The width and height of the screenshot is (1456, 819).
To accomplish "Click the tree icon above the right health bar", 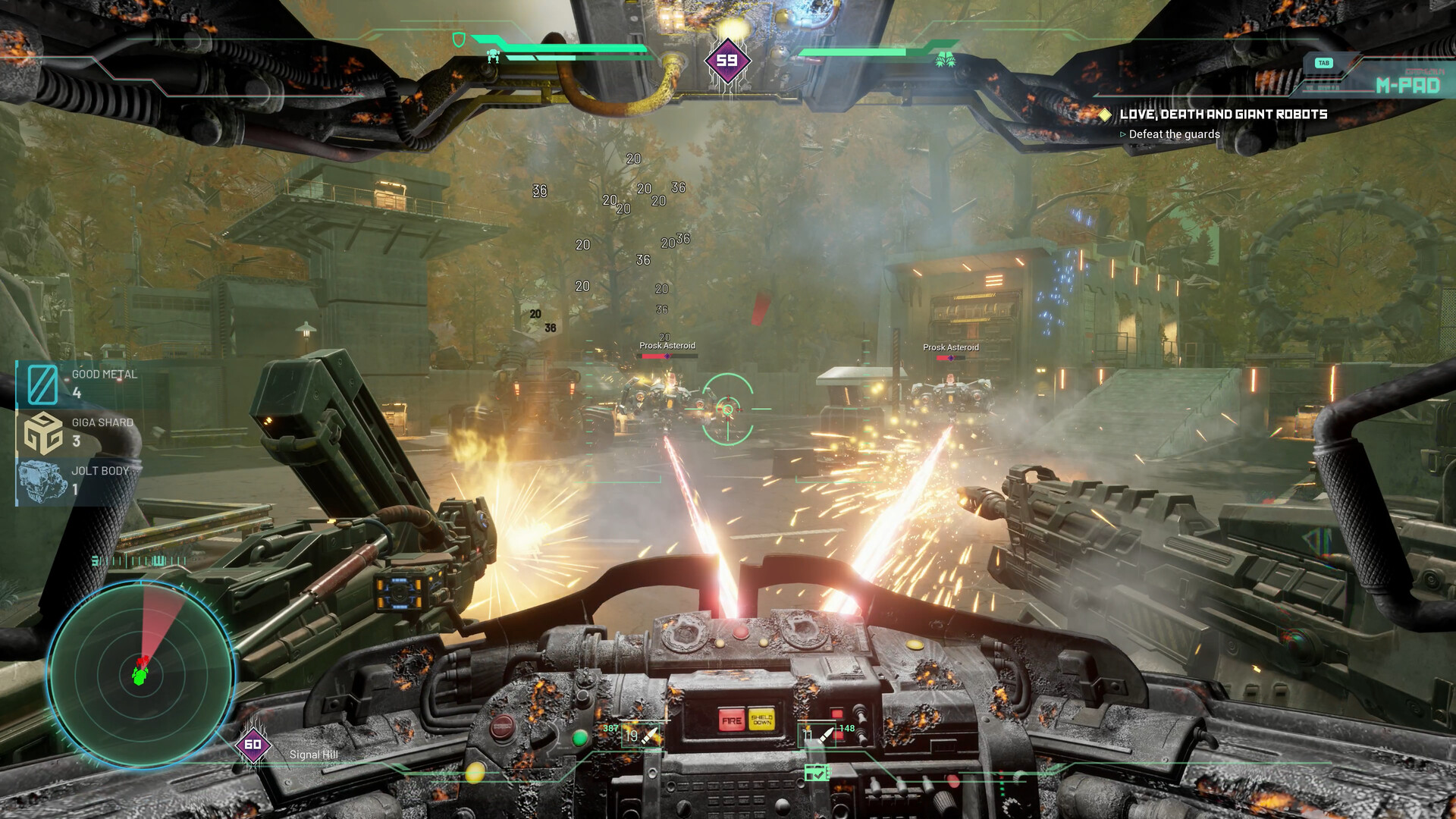I will click(x=947, y=58).
